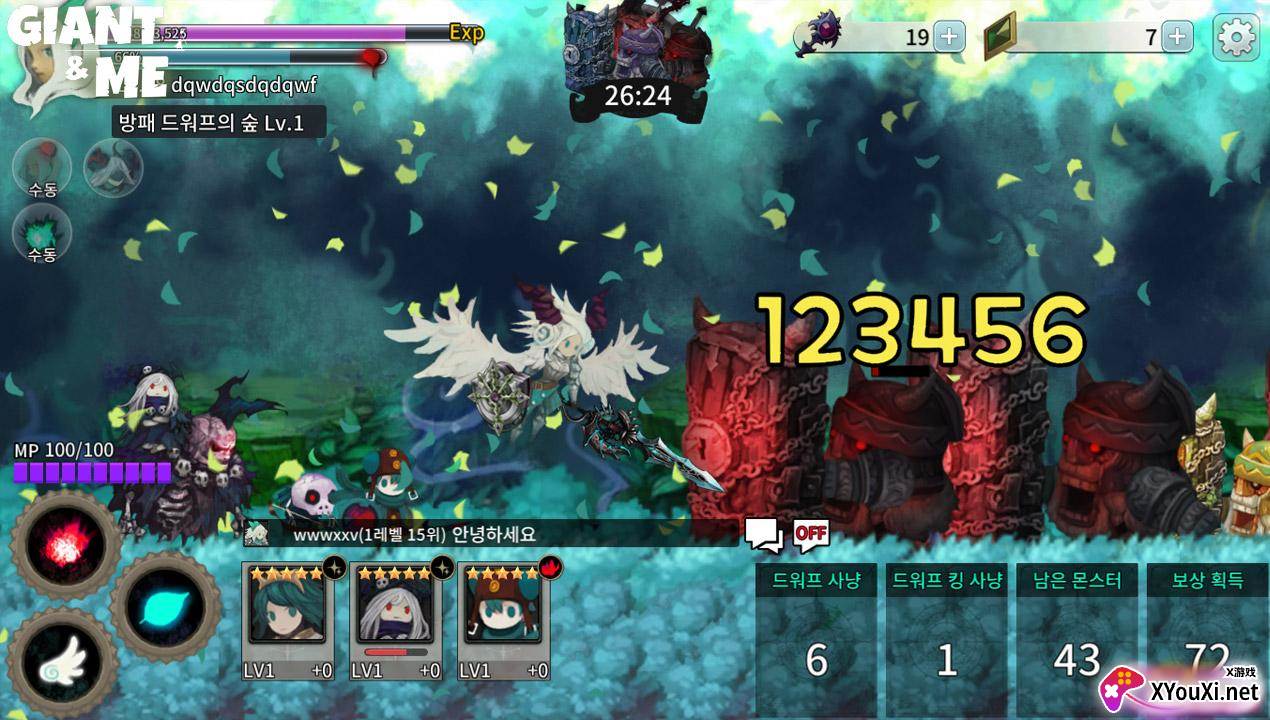Open the chat message bar
1270x720 pixels.
(x=490, y=534)
